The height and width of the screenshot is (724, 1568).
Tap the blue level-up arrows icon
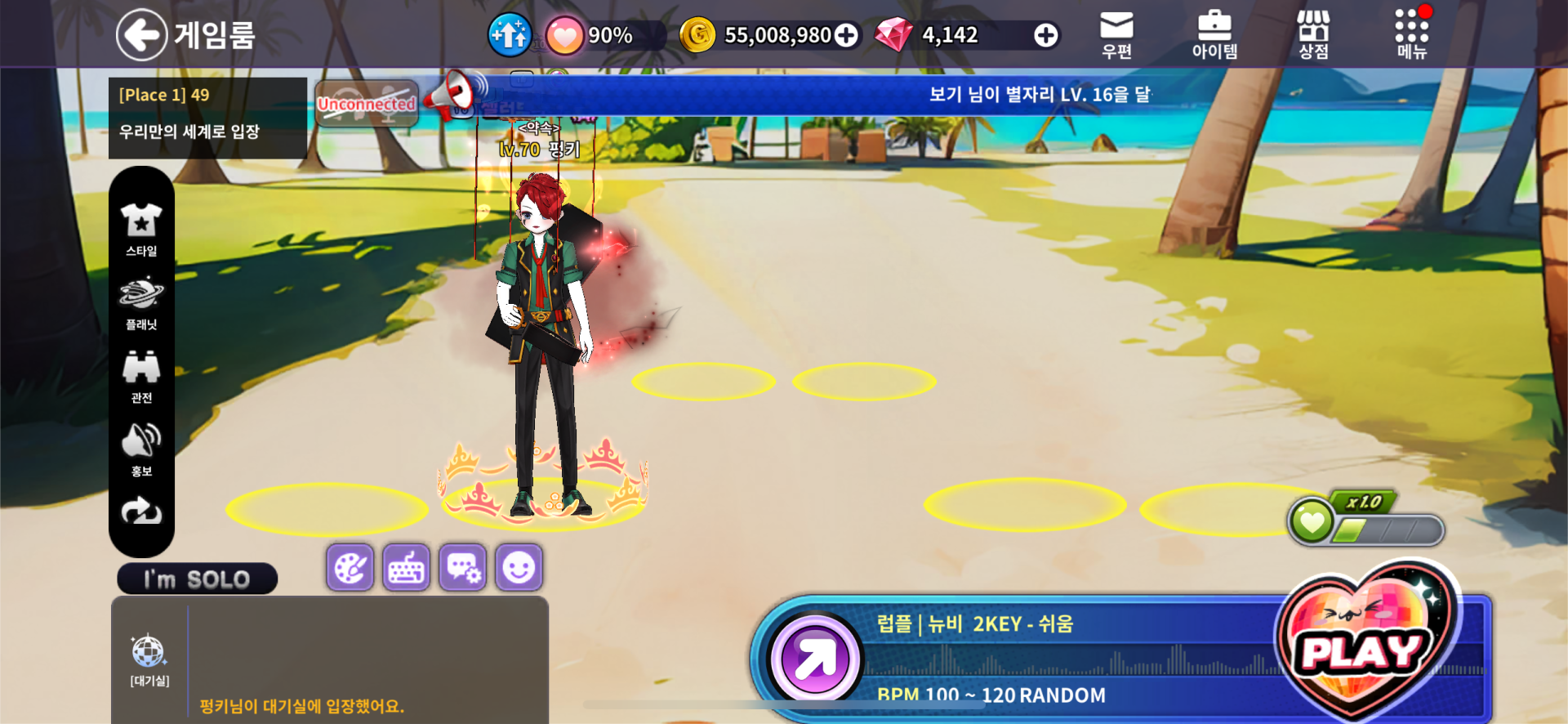[x=510, y=35]
